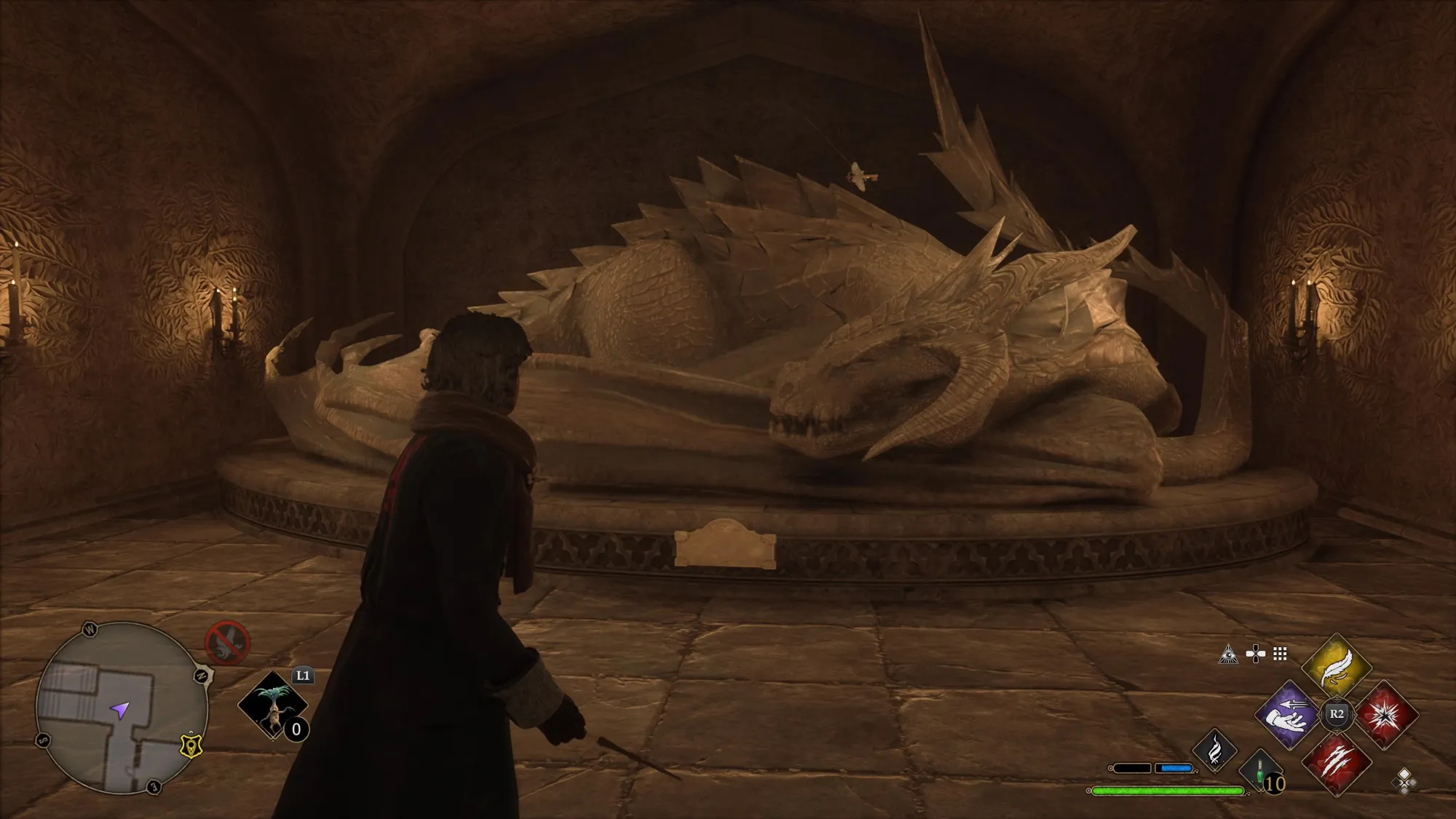1456x819 pixels.
Task: Use the Mandrake tool slot
Action: pyautogui.click(x=274, y=706)
